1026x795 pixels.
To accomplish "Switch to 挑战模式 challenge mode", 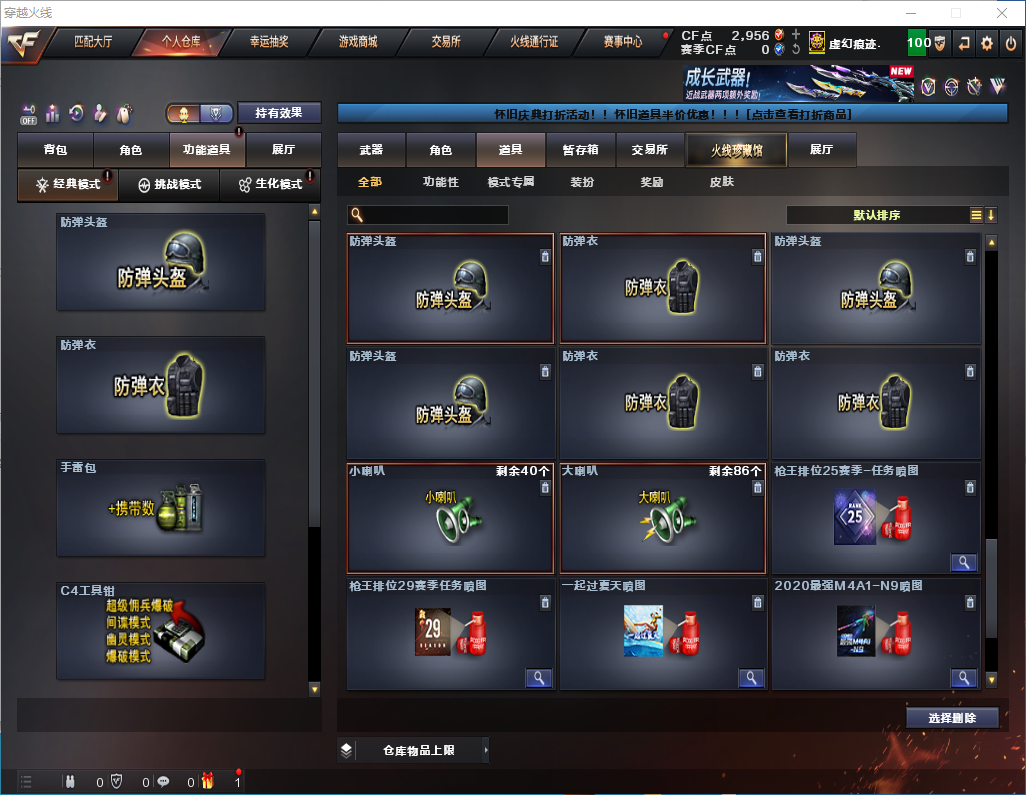I will [170, 185].
